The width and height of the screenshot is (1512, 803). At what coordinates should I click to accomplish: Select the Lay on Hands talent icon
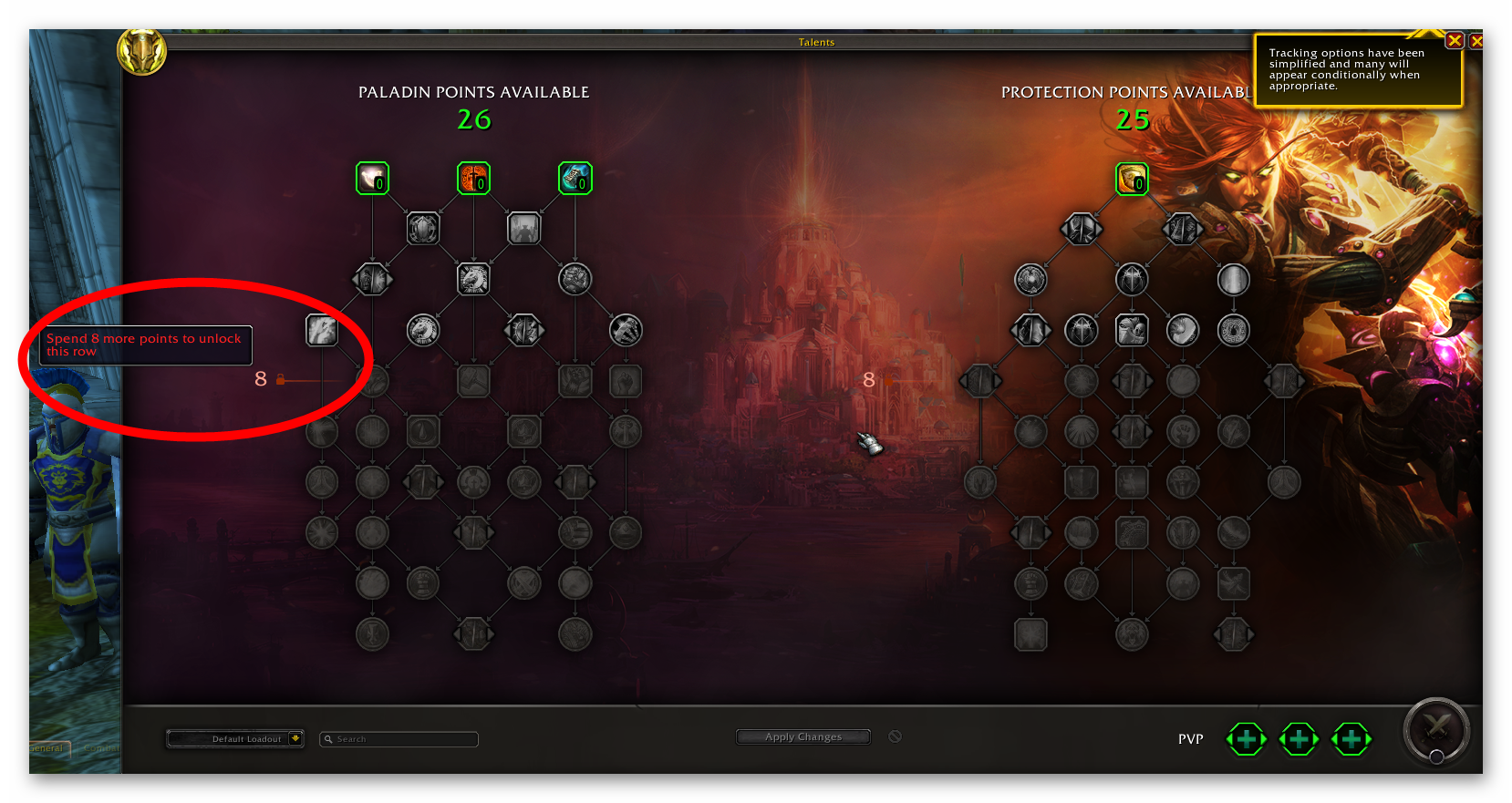(x=372, y=179)
